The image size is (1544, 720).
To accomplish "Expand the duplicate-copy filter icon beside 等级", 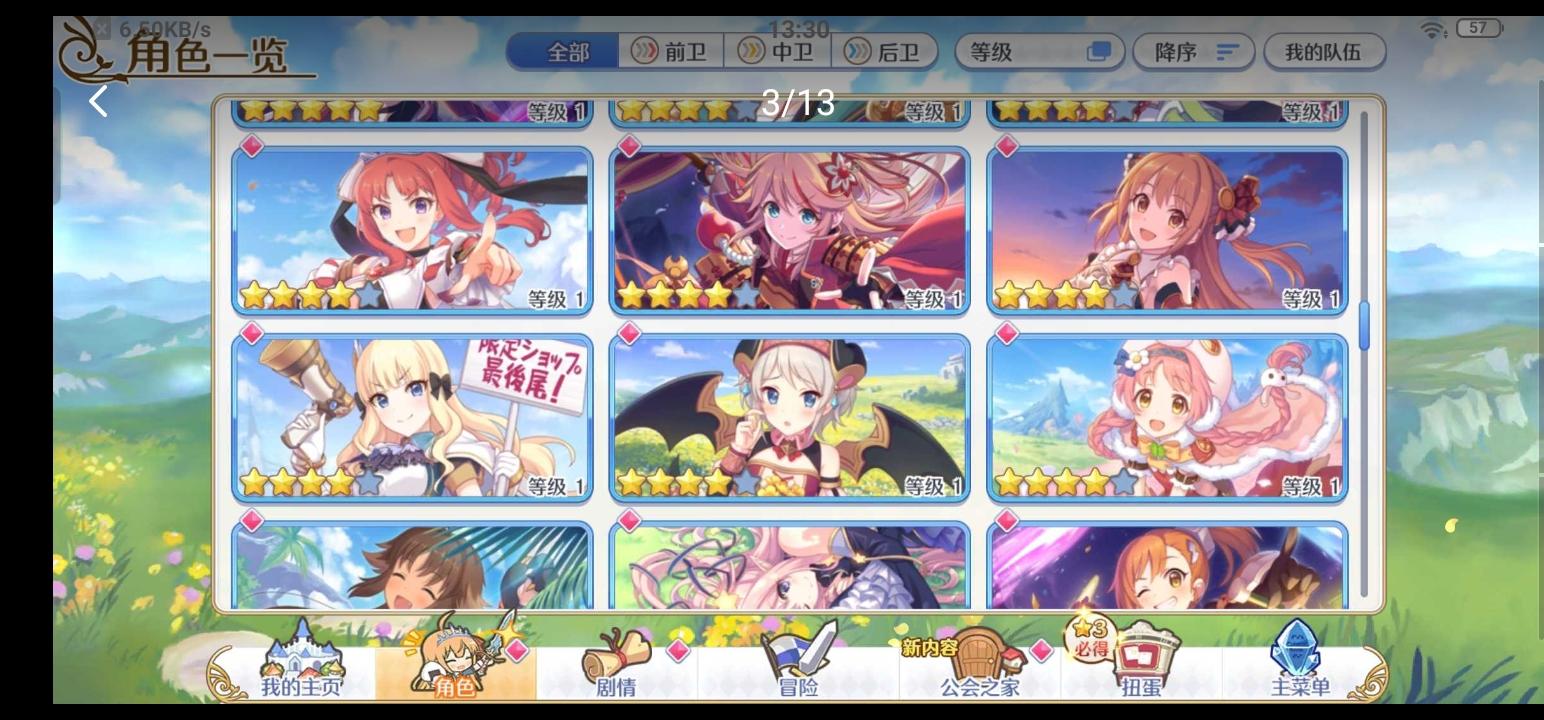I will point(1100,52).
